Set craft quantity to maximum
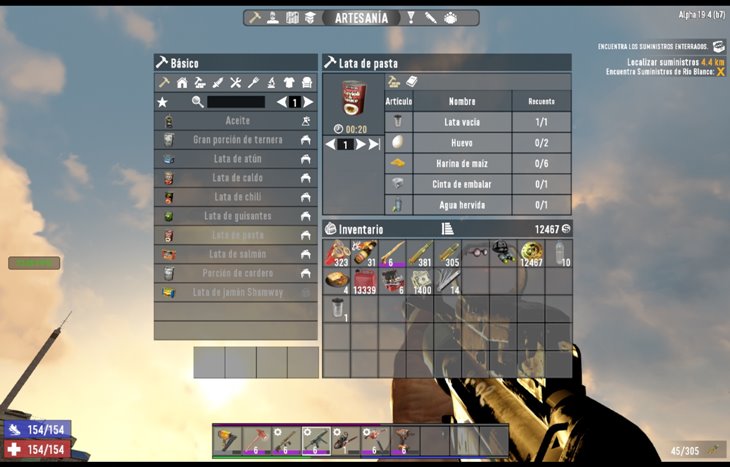 point(374,144)
